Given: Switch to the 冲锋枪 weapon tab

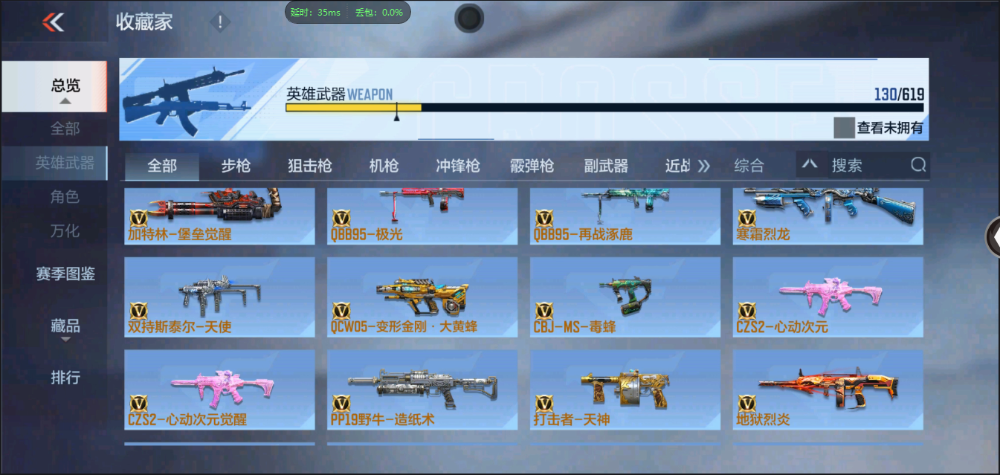Looking at the screenshot, I should click(x=457, y=166).
